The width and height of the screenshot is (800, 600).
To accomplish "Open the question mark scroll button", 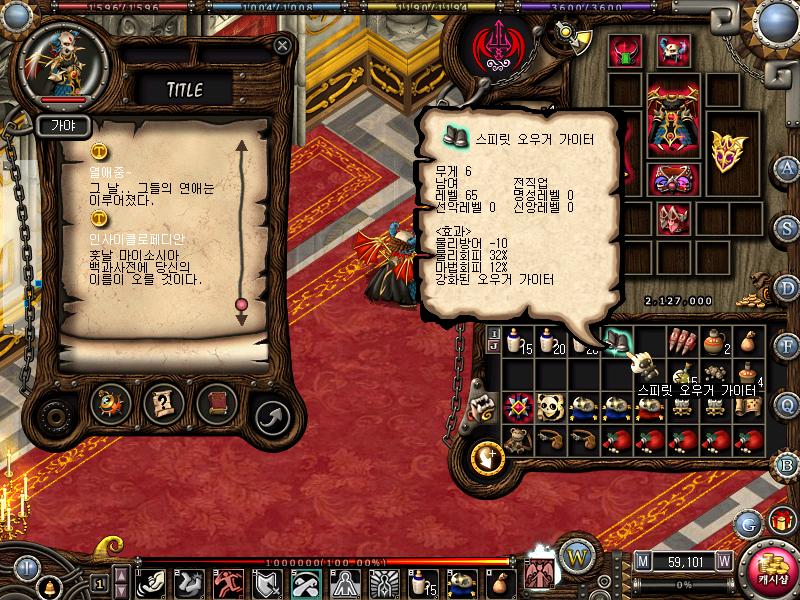I will coord(163,404).
